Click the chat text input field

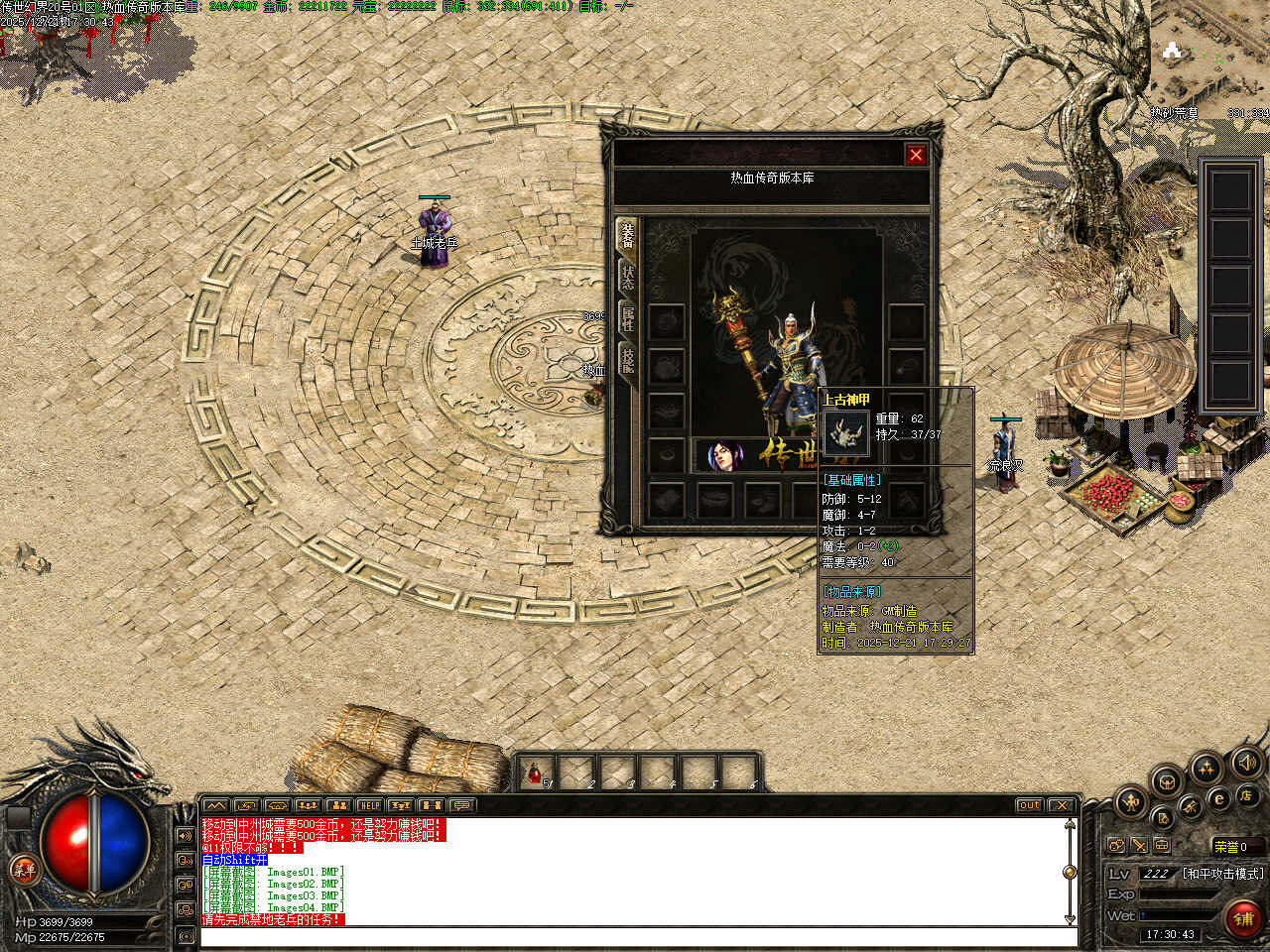635,936
